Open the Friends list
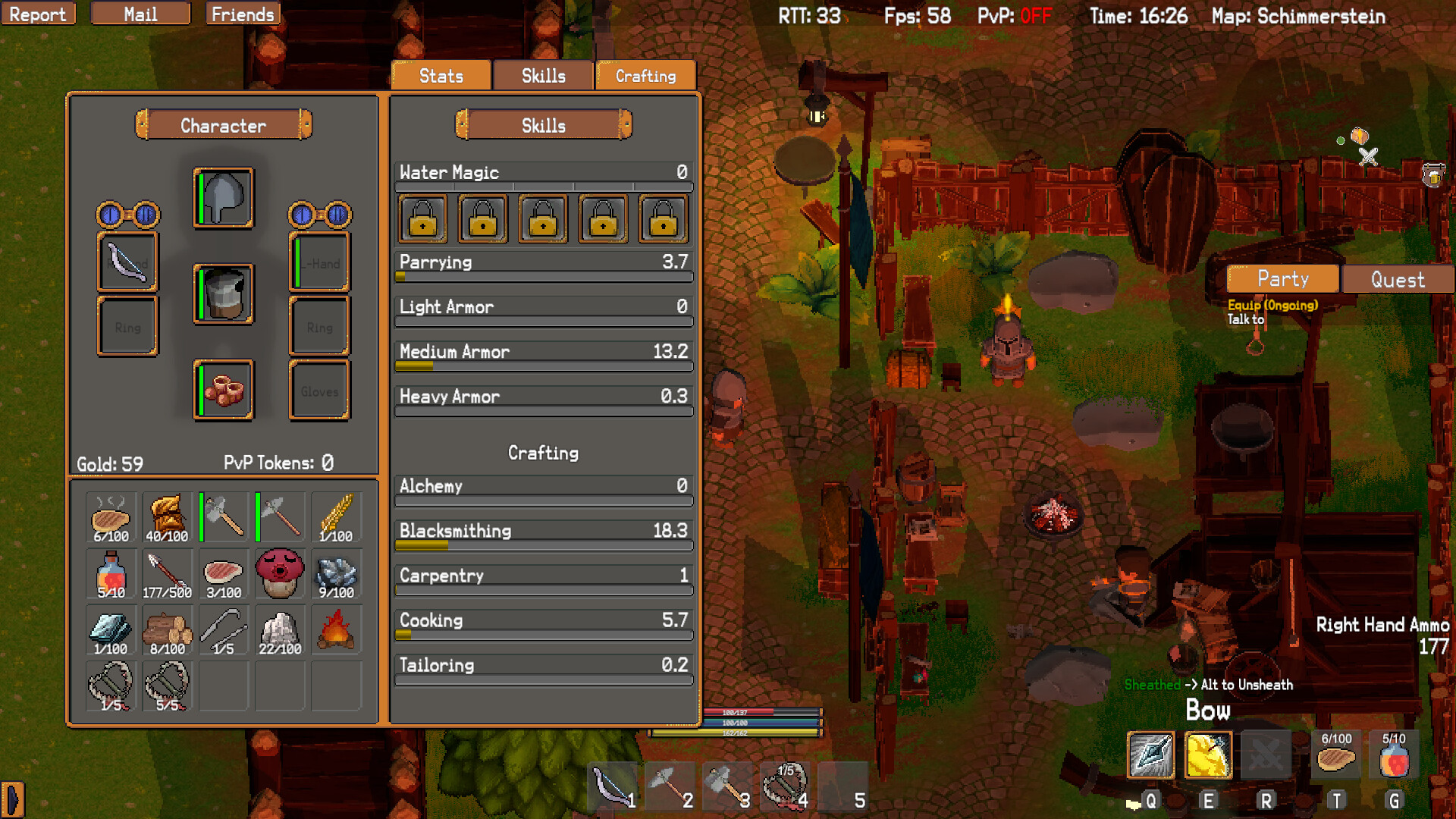The image size is (1456, 819). pos(242,13)
